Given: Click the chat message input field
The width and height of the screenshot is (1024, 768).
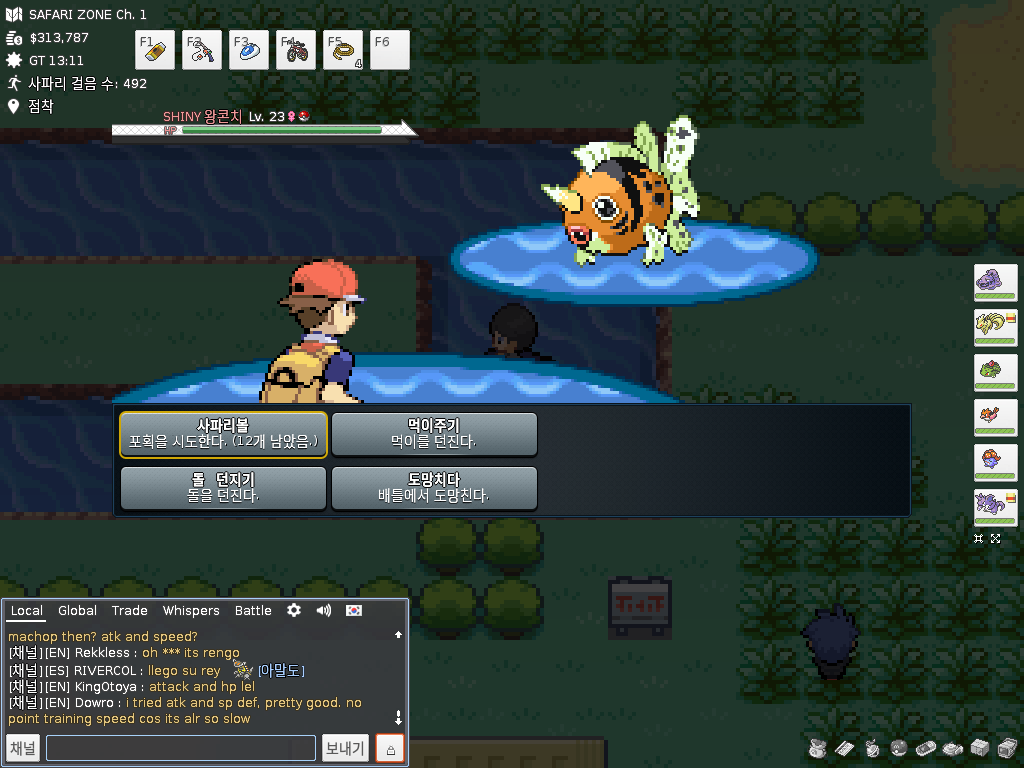Looking at the screenshot, I should click(x=180, y=748).
